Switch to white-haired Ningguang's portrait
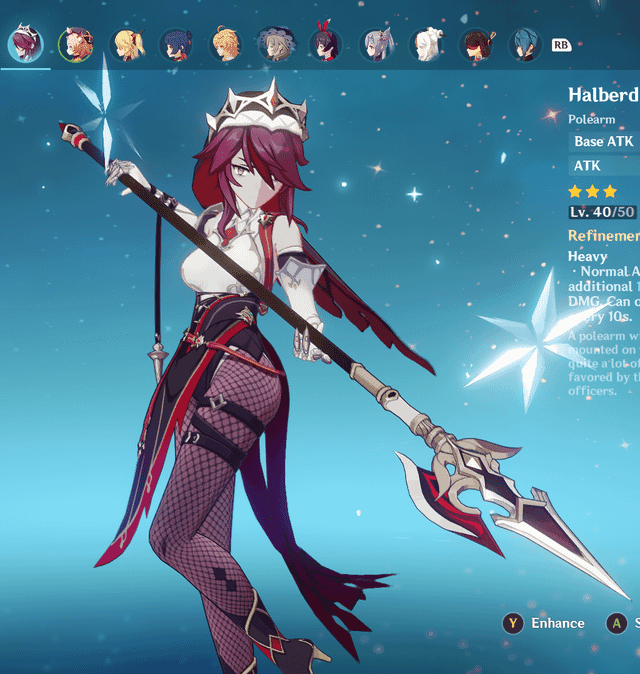 click(x=427, y=44)
